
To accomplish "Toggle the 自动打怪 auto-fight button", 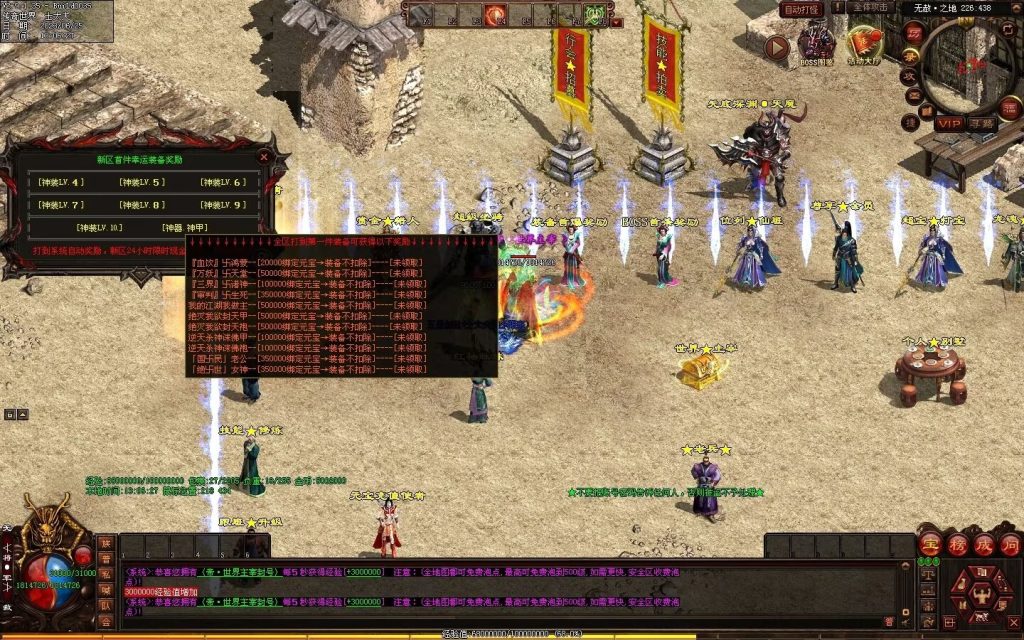I will [x=801, y=9].
